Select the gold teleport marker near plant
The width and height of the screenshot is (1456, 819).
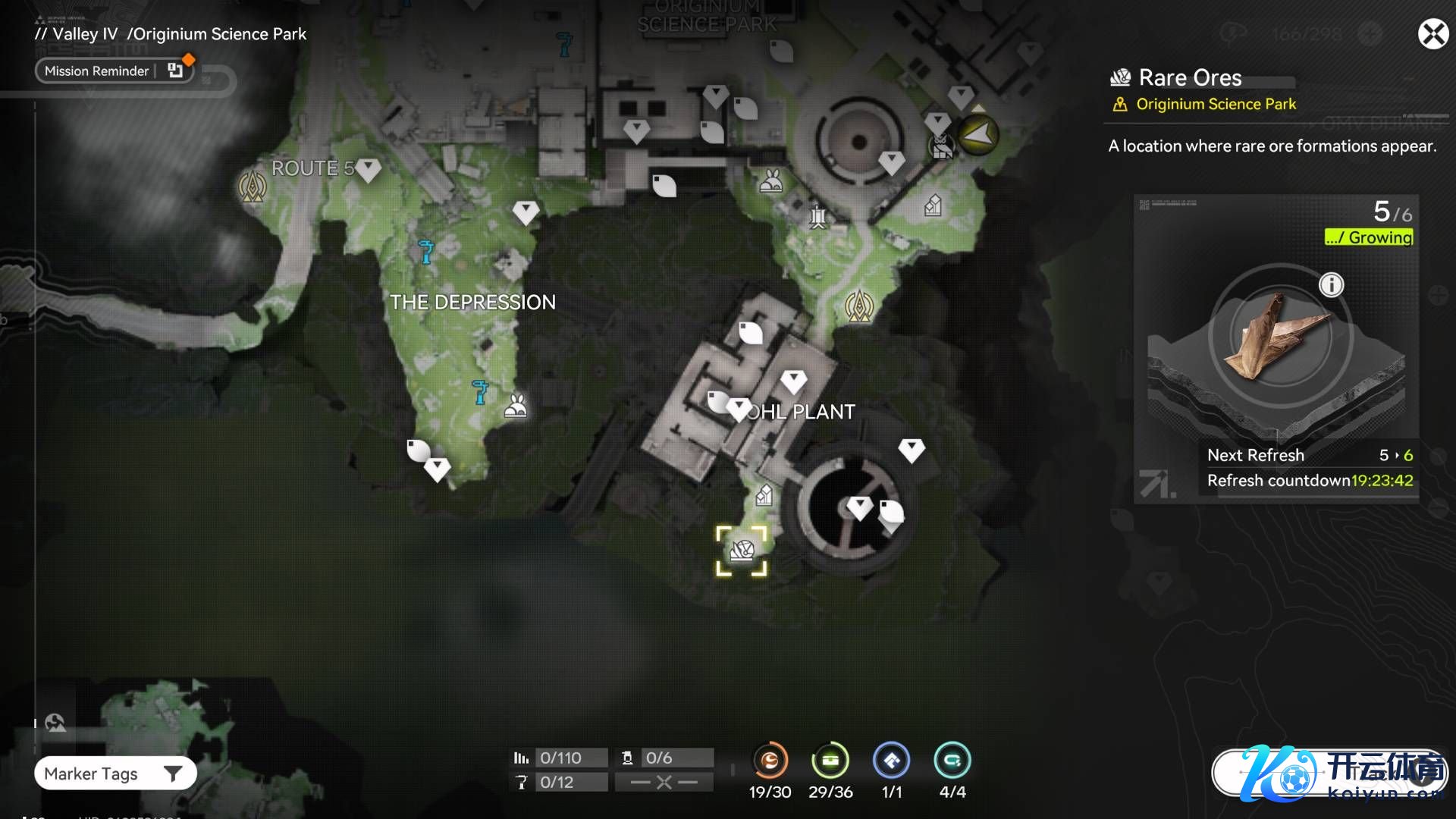tap(859, 306)
